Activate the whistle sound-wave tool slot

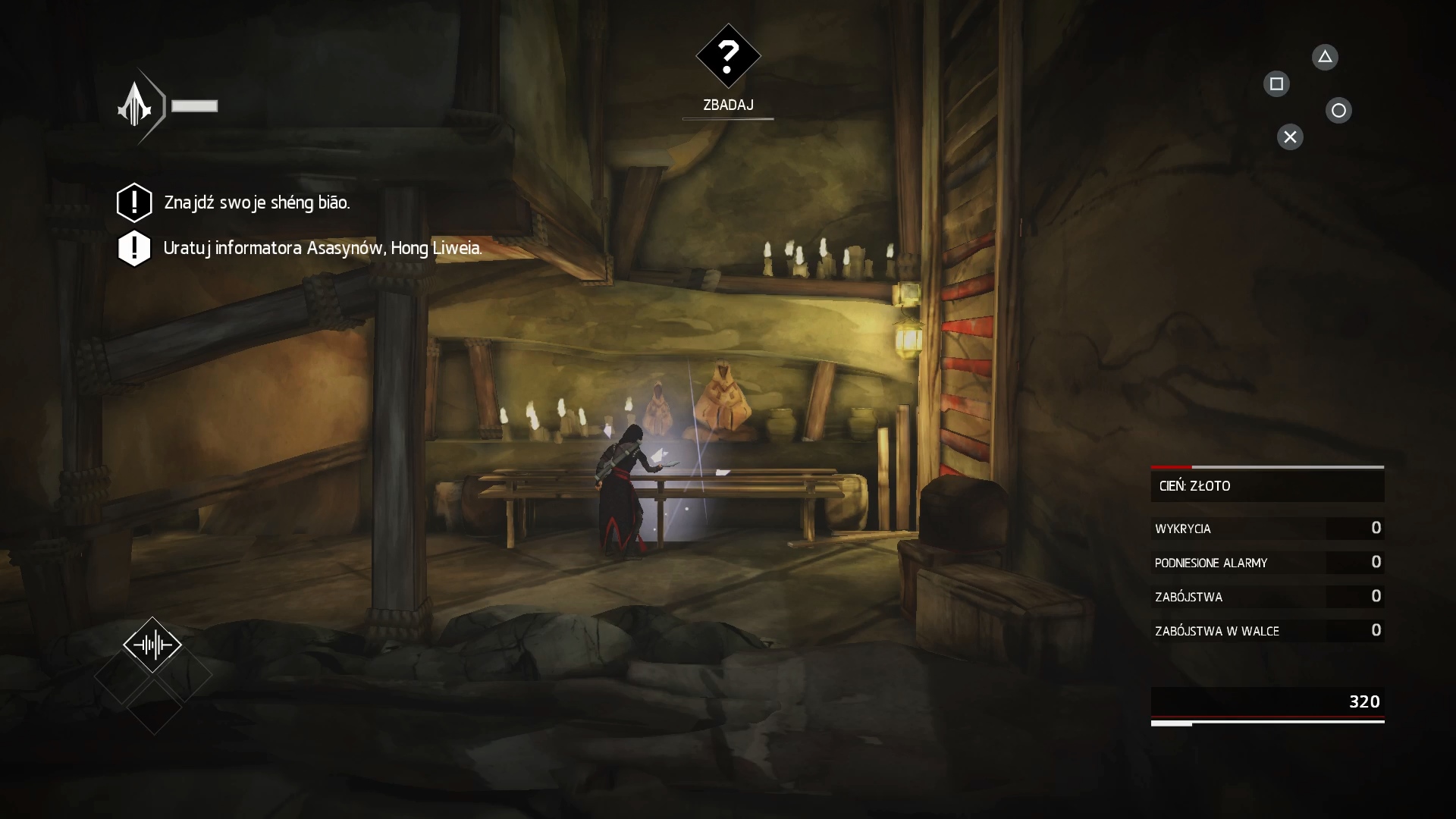(152, 645)
